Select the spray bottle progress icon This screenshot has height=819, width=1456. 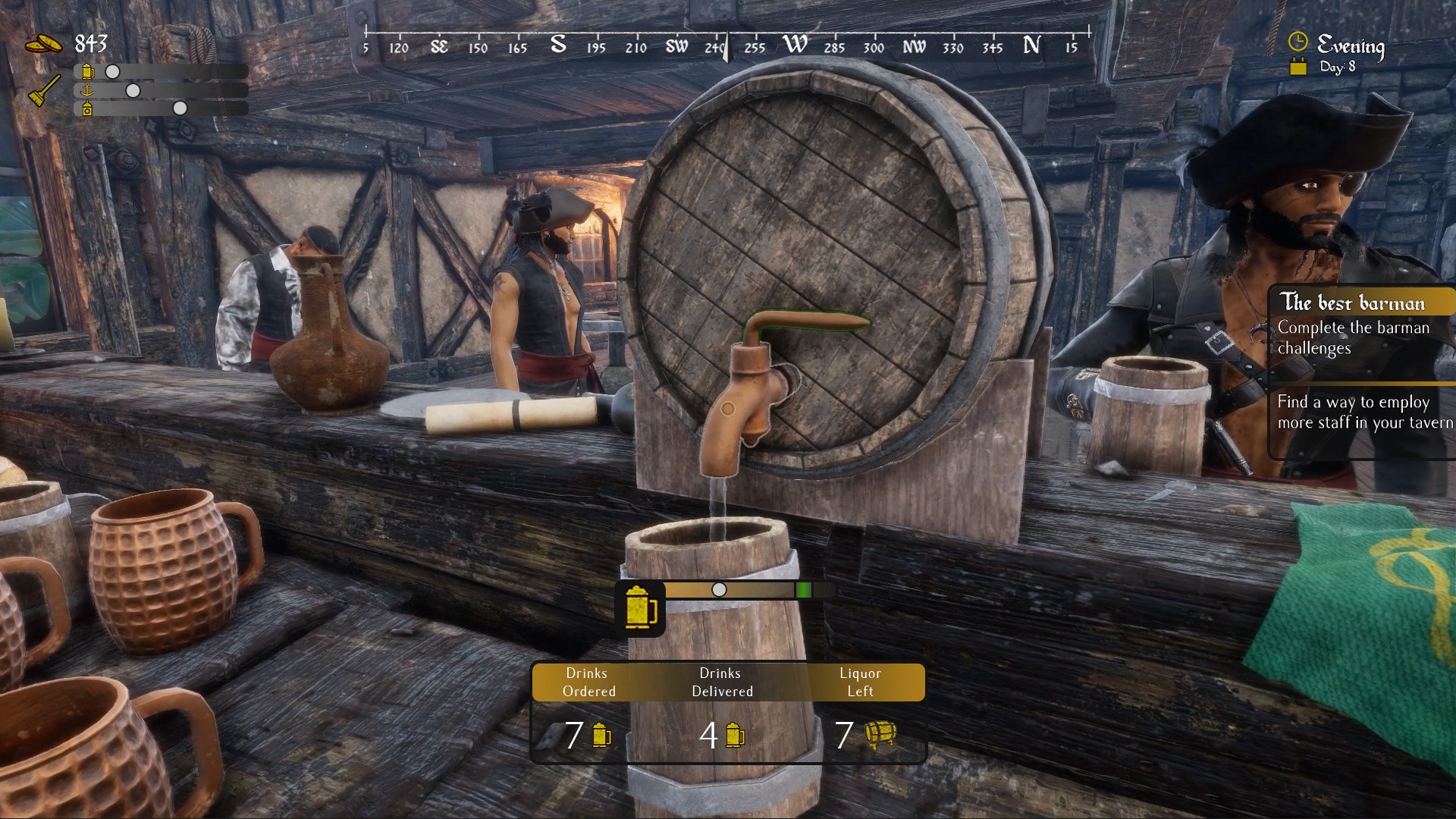tap(88, 108)
